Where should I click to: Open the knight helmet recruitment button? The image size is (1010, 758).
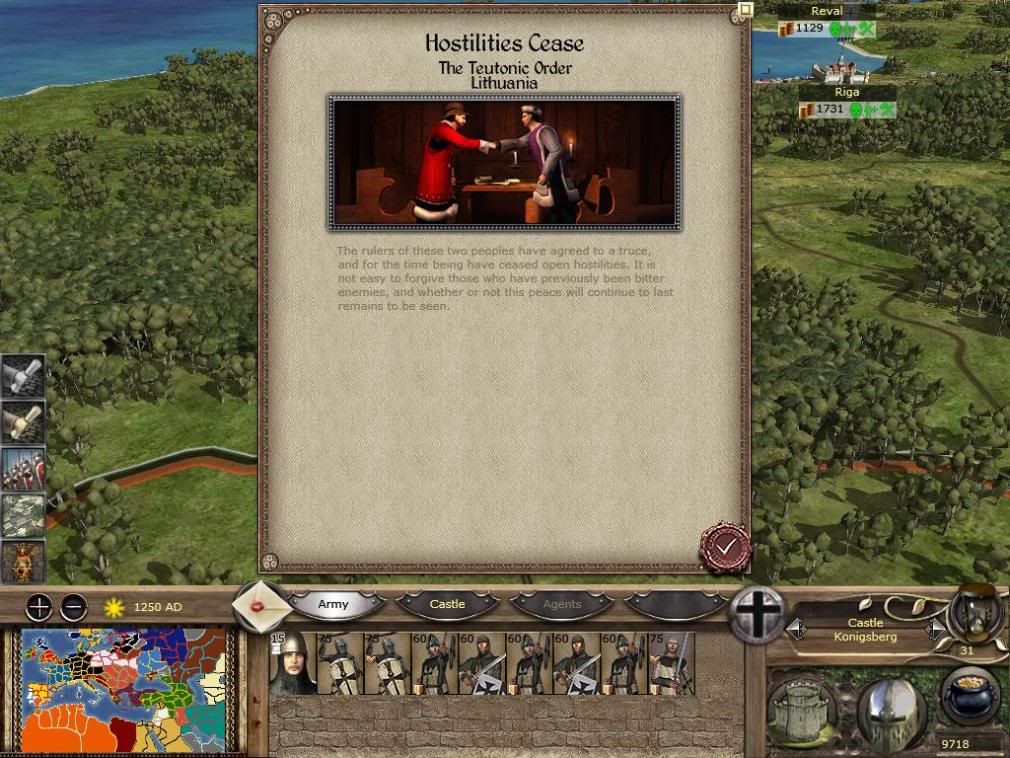[x=891, y=711]
